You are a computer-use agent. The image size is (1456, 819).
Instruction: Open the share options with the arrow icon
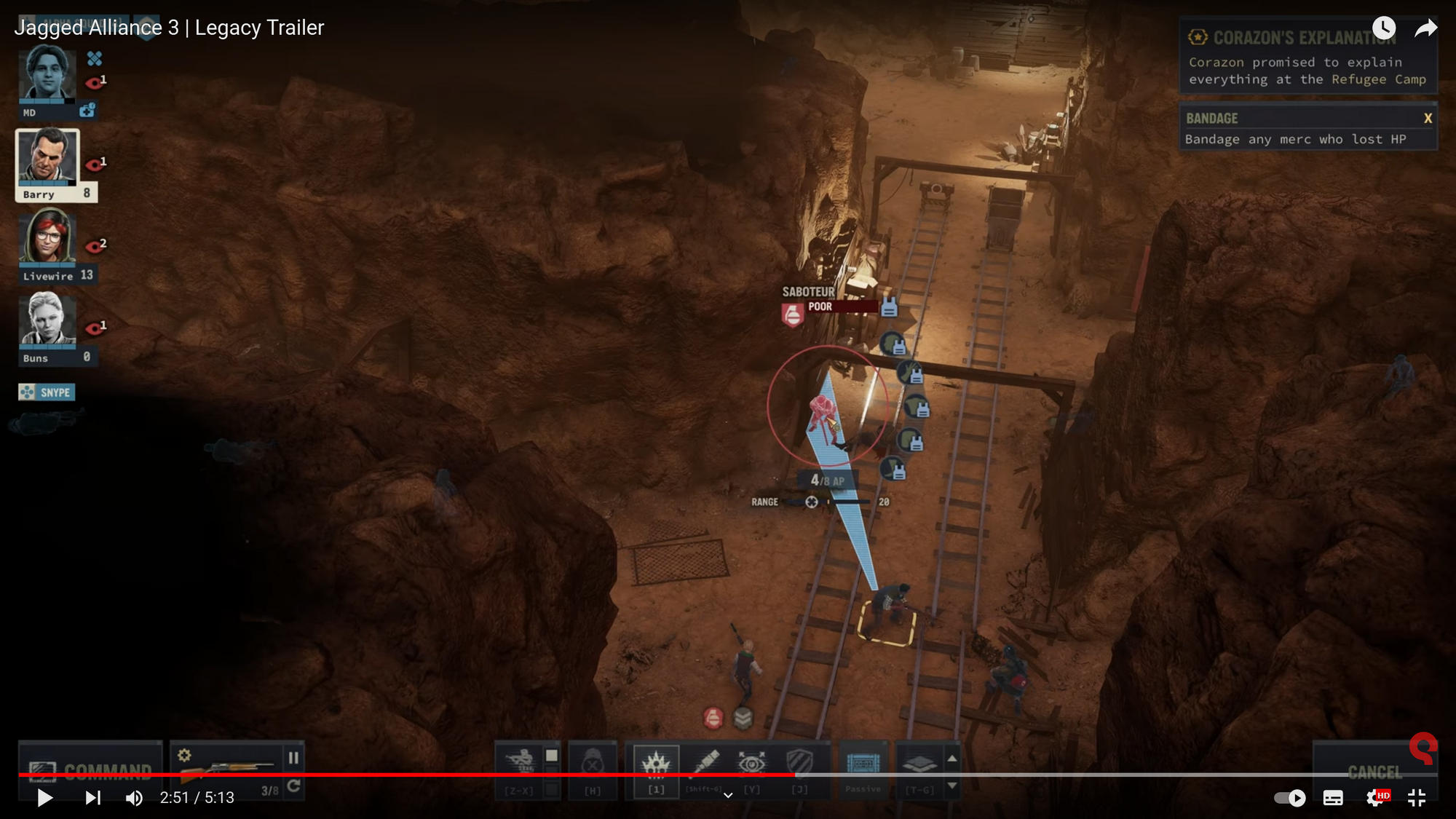[1425, 28]
